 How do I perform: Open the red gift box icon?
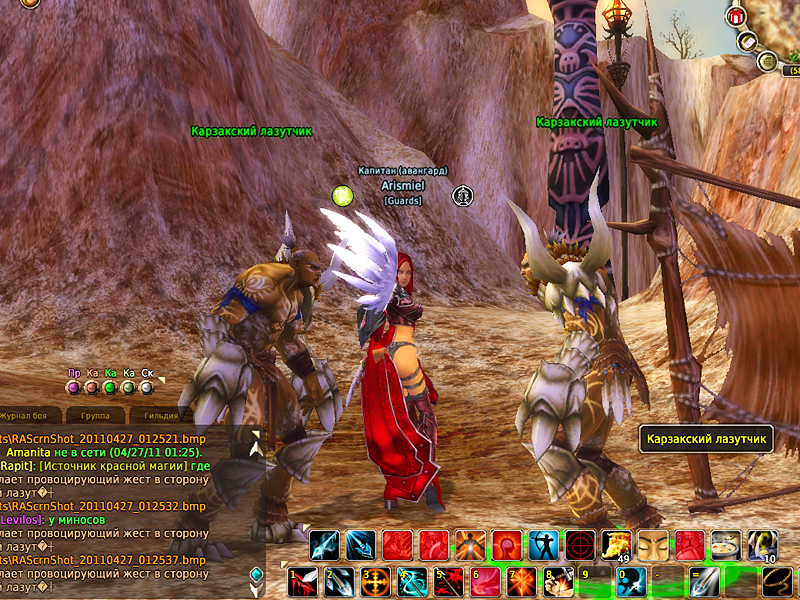tap(737, 16)
